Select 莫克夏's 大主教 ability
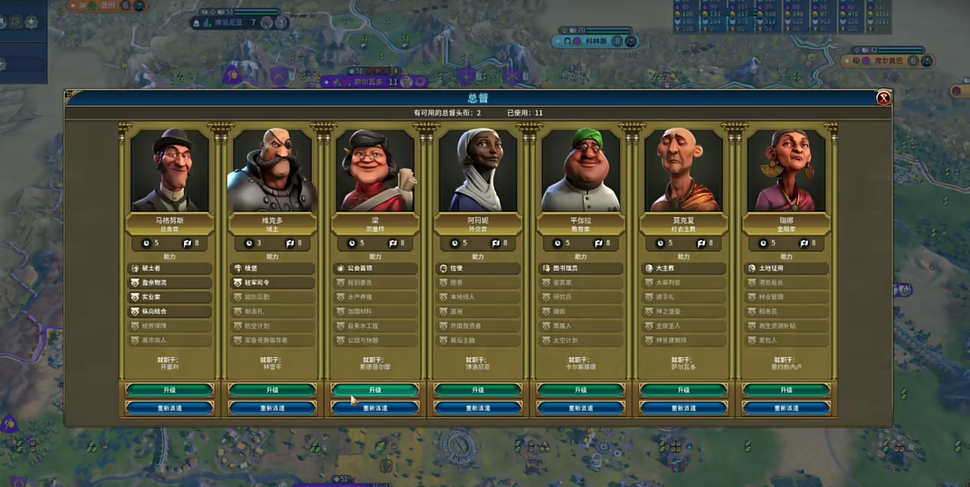970x487 pixels. pos(684,269)
